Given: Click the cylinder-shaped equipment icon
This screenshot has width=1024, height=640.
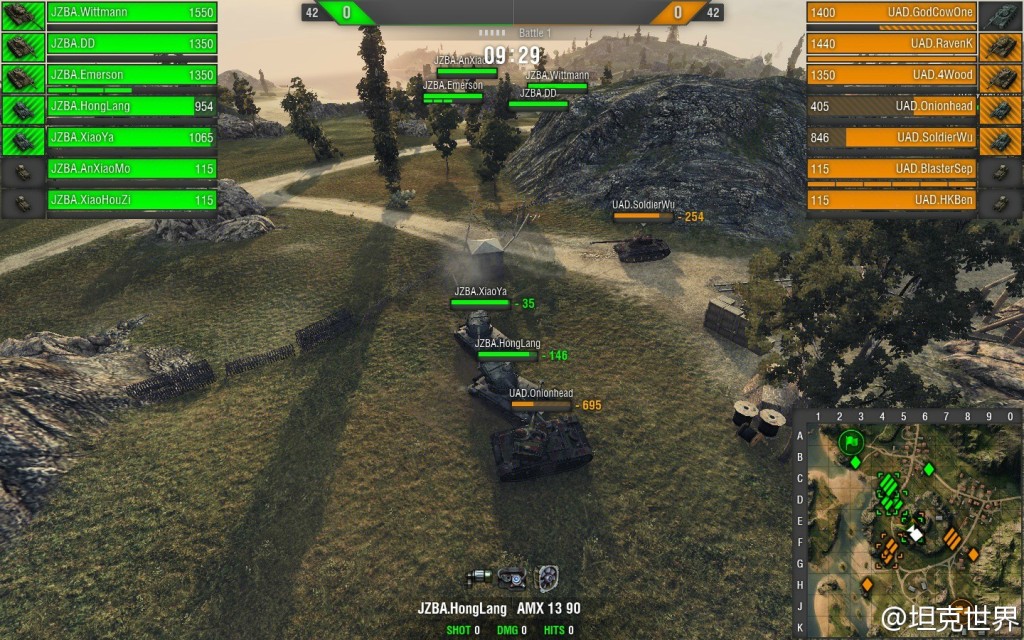Looking at the screenshot, I should (480, 576).
